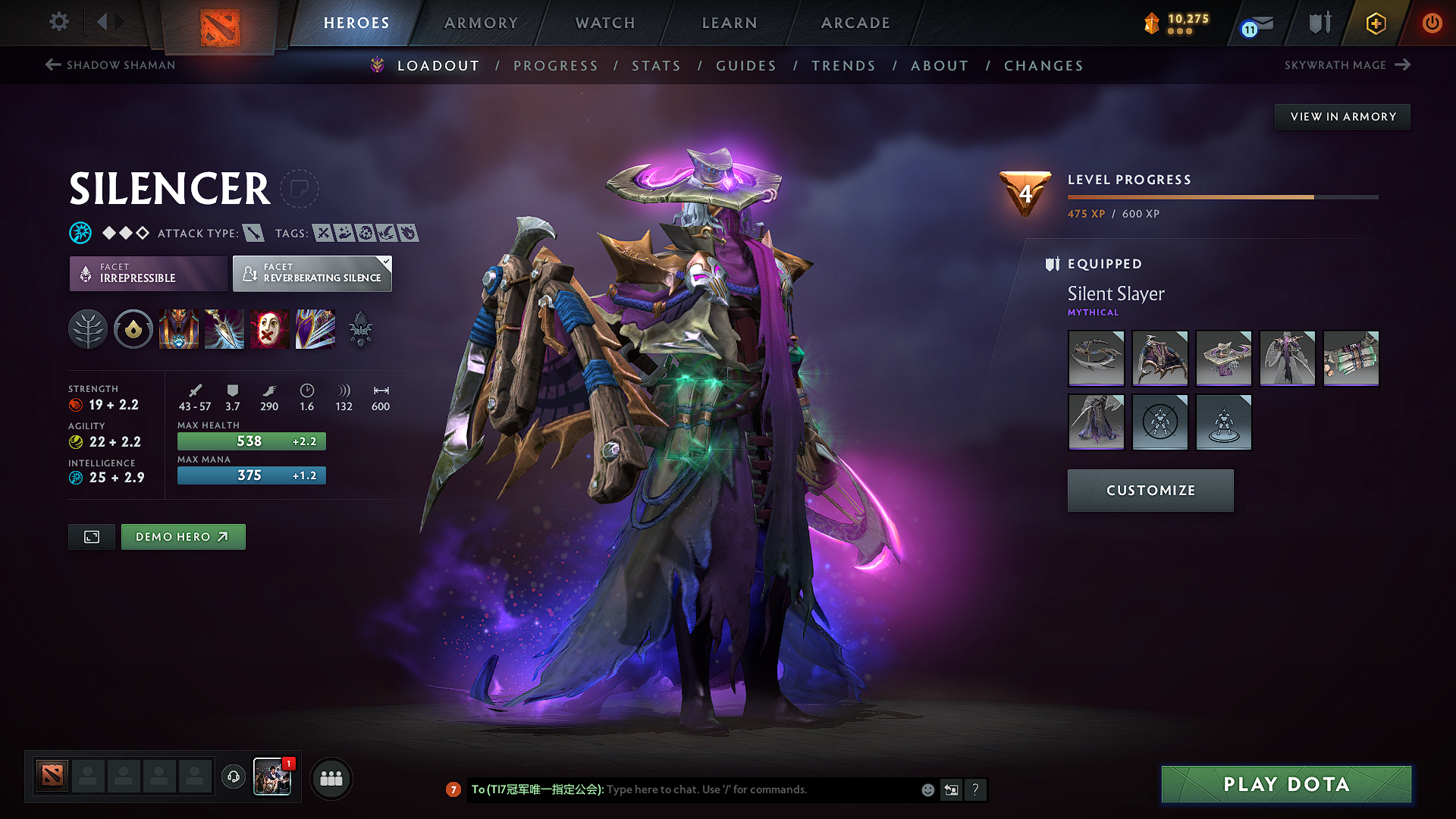Toggle the melee attack type filter icon
Viewport: 1456px width, 819px height.
point(253,233)
